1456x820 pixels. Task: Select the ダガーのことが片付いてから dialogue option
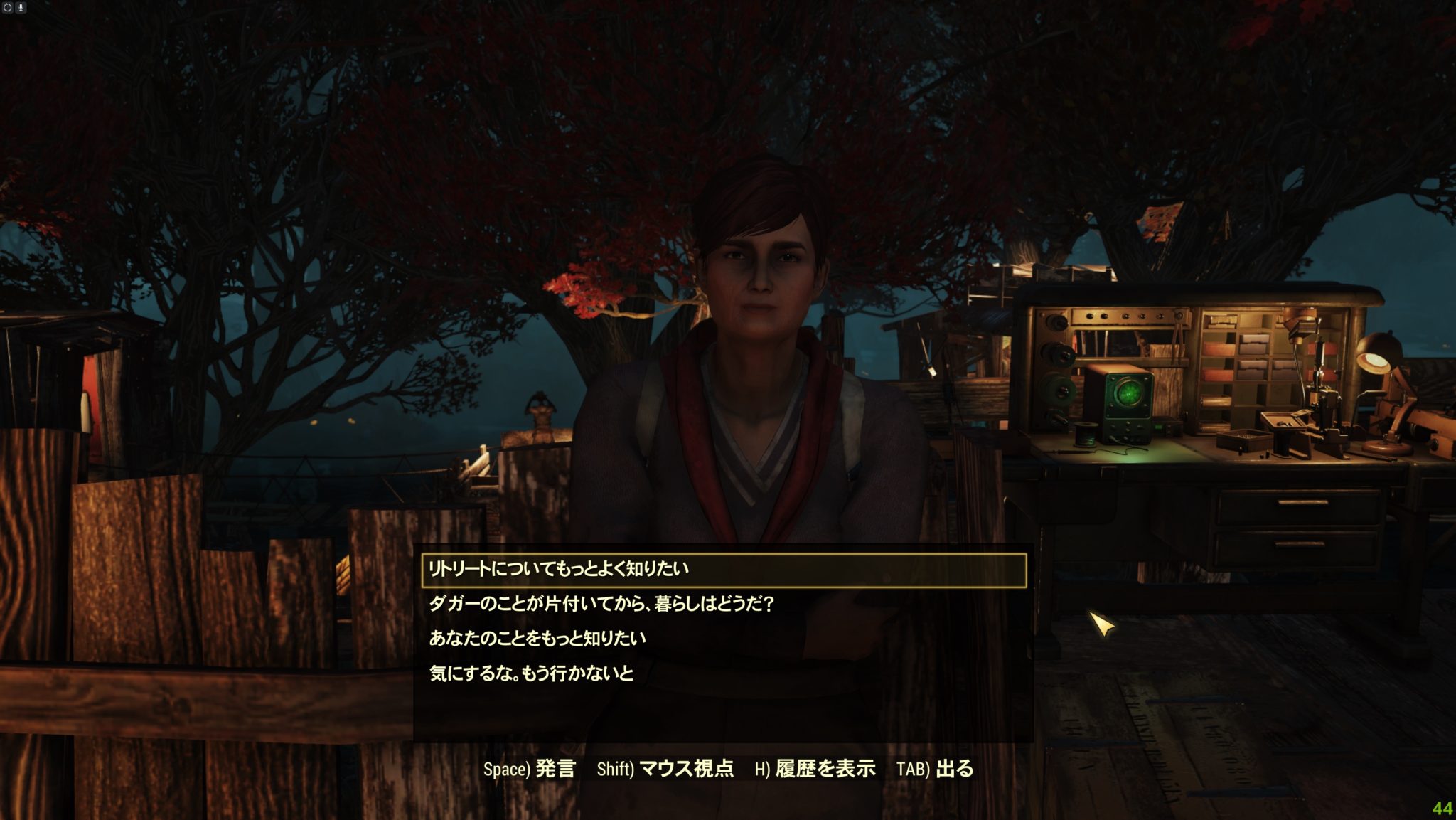coord(601,605)
